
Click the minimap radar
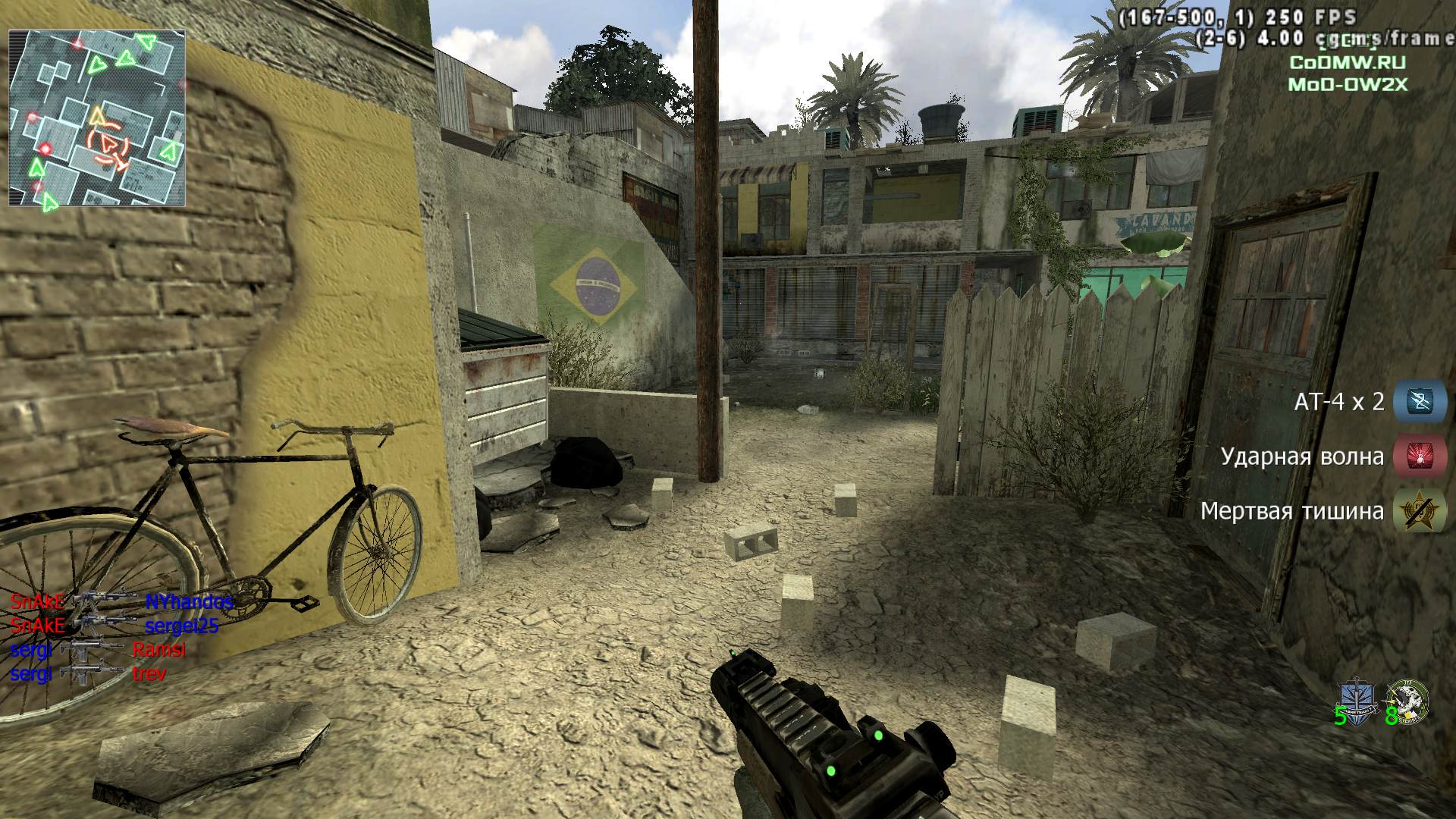coord(97,118)
